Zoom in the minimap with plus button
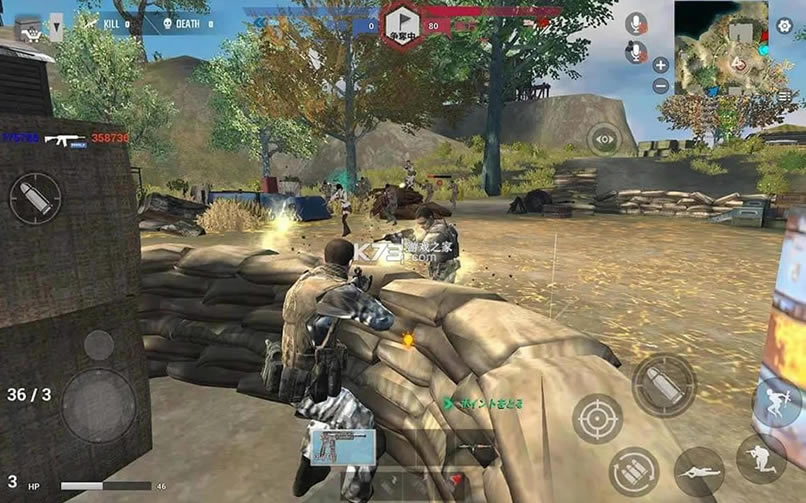This screenshot has height=503, width=806. coord(660,65)
